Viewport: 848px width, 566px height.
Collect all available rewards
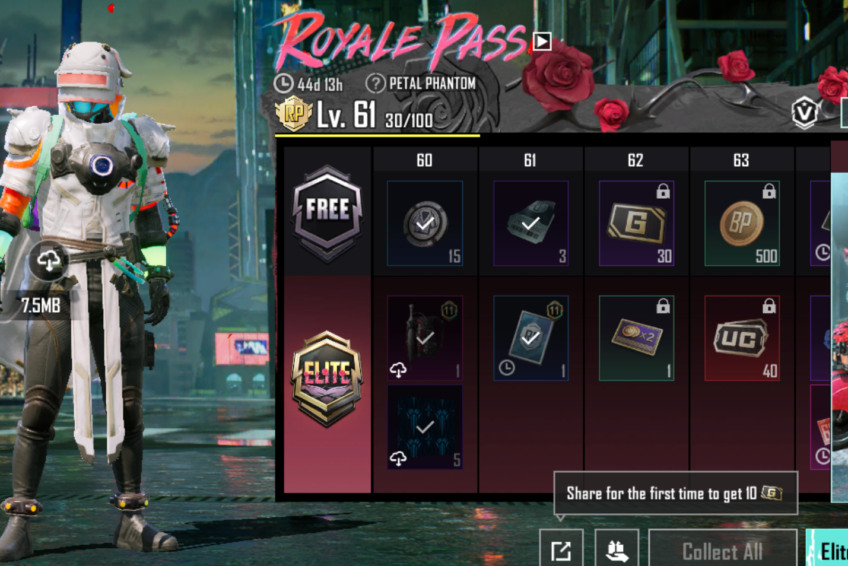[x=722, y=551]
